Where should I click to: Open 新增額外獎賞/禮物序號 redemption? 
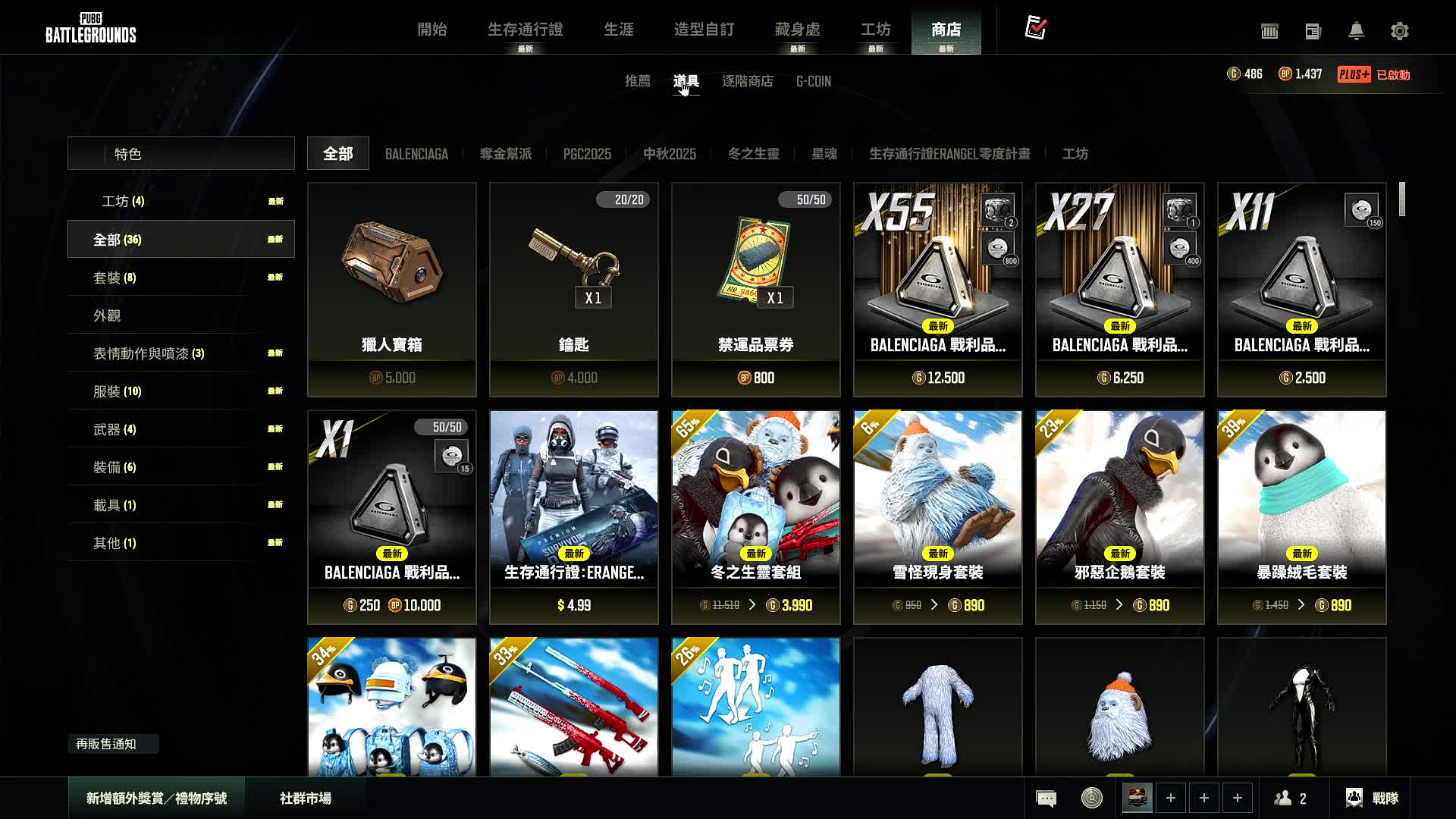click(x=156, y=799)
